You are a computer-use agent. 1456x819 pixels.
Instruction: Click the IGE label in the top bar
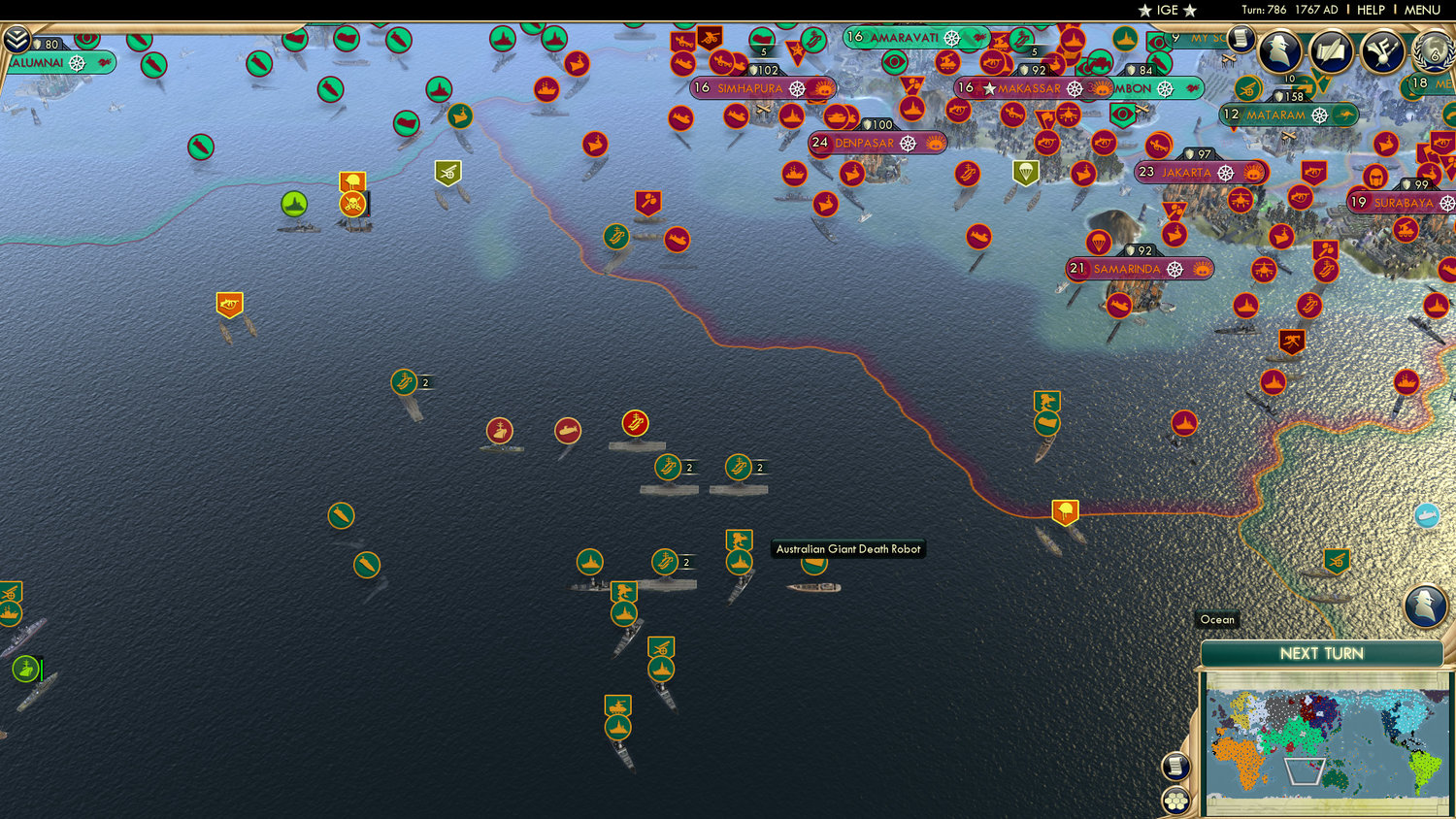(x=1166, y=11)
